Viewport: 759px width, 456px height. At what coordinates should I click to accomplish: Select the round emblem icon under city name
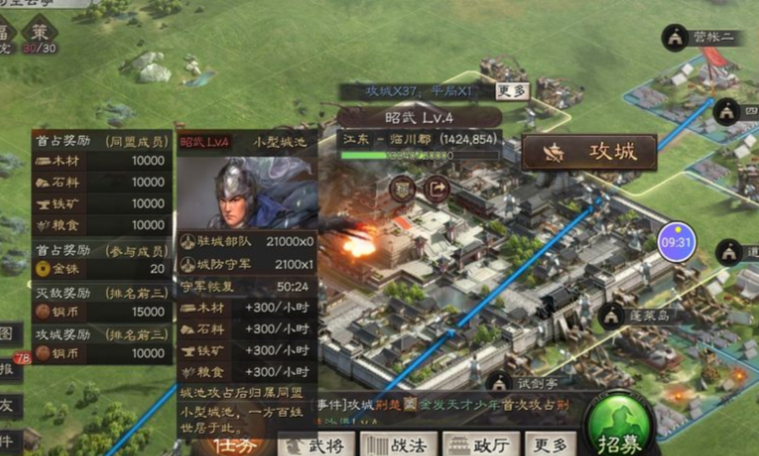tap(404, 187)
